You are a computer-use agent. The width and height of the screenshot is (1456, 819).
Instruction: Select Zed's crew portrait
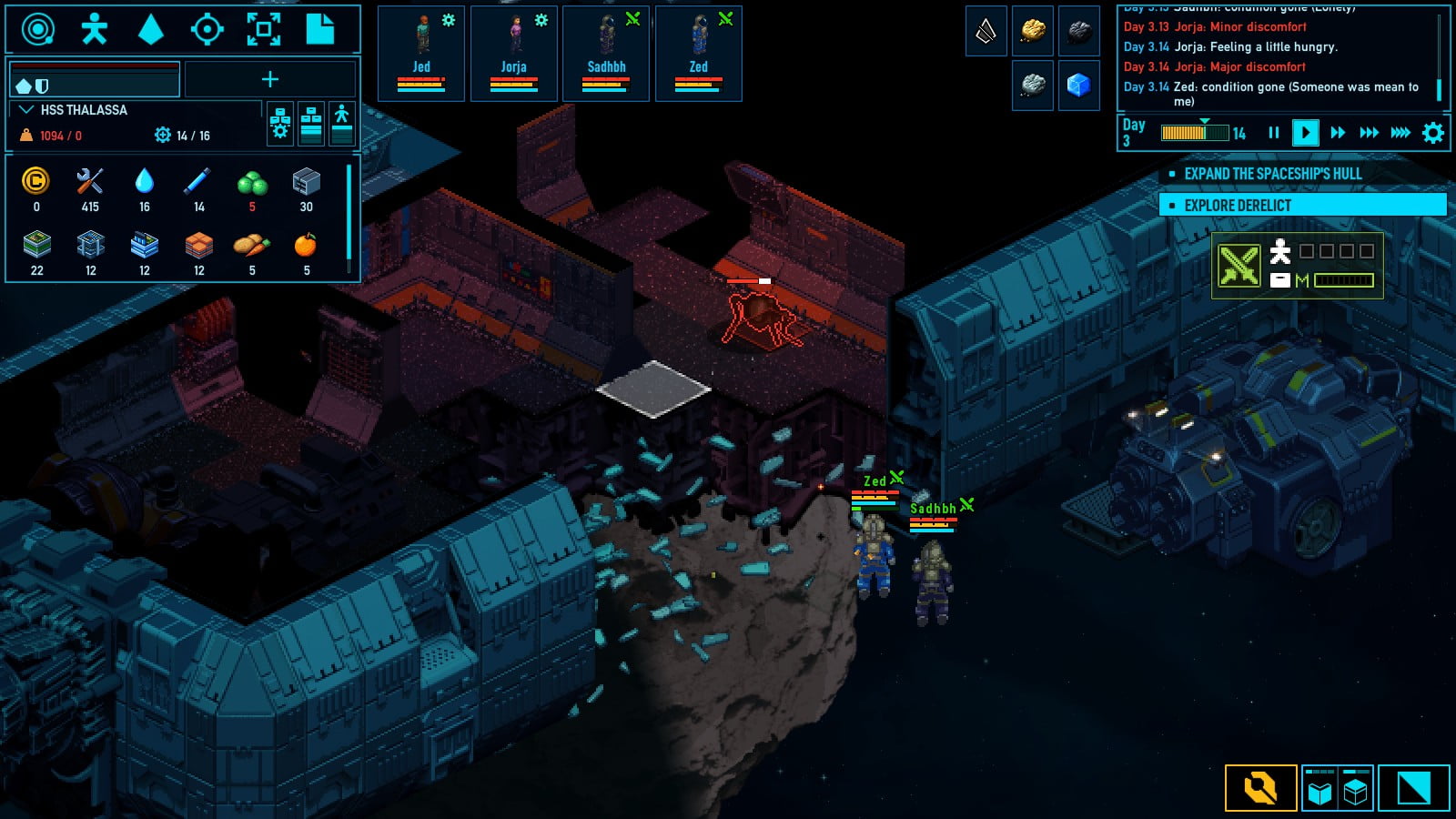(x=698, y=52)
